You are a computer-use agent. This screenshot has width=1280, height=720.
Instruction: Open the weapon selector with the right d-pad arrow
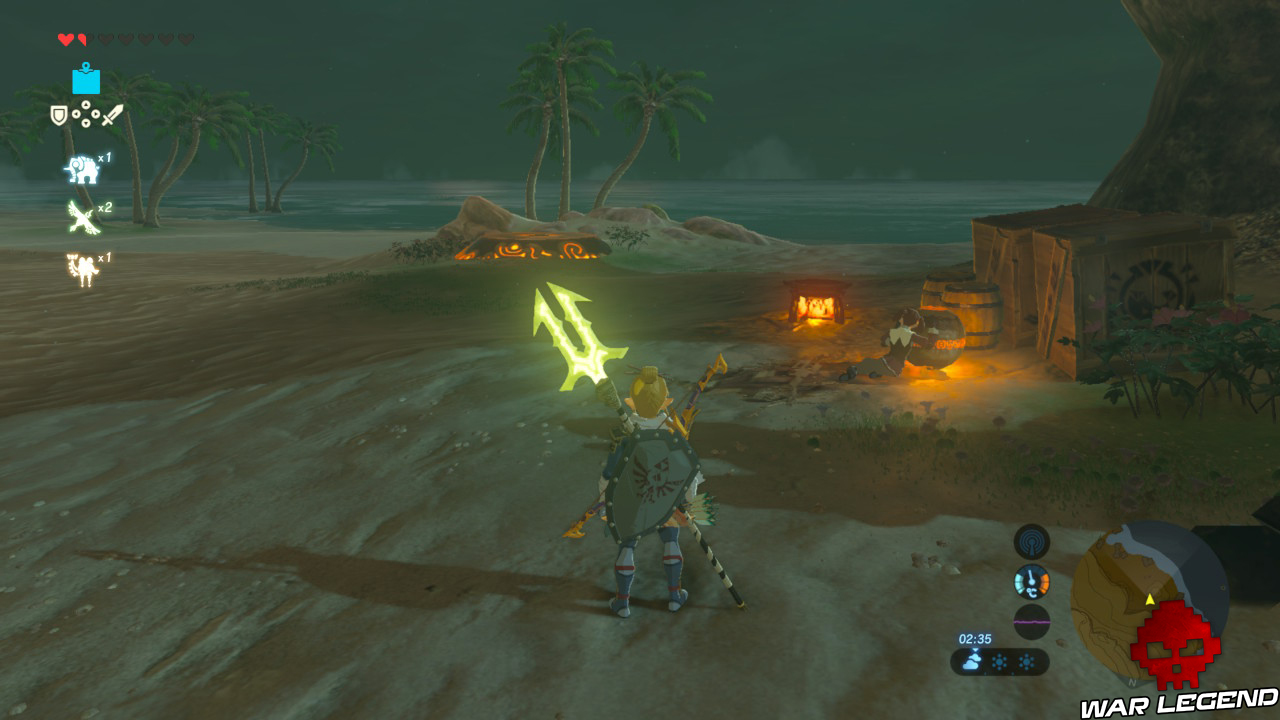coord(96,116)
